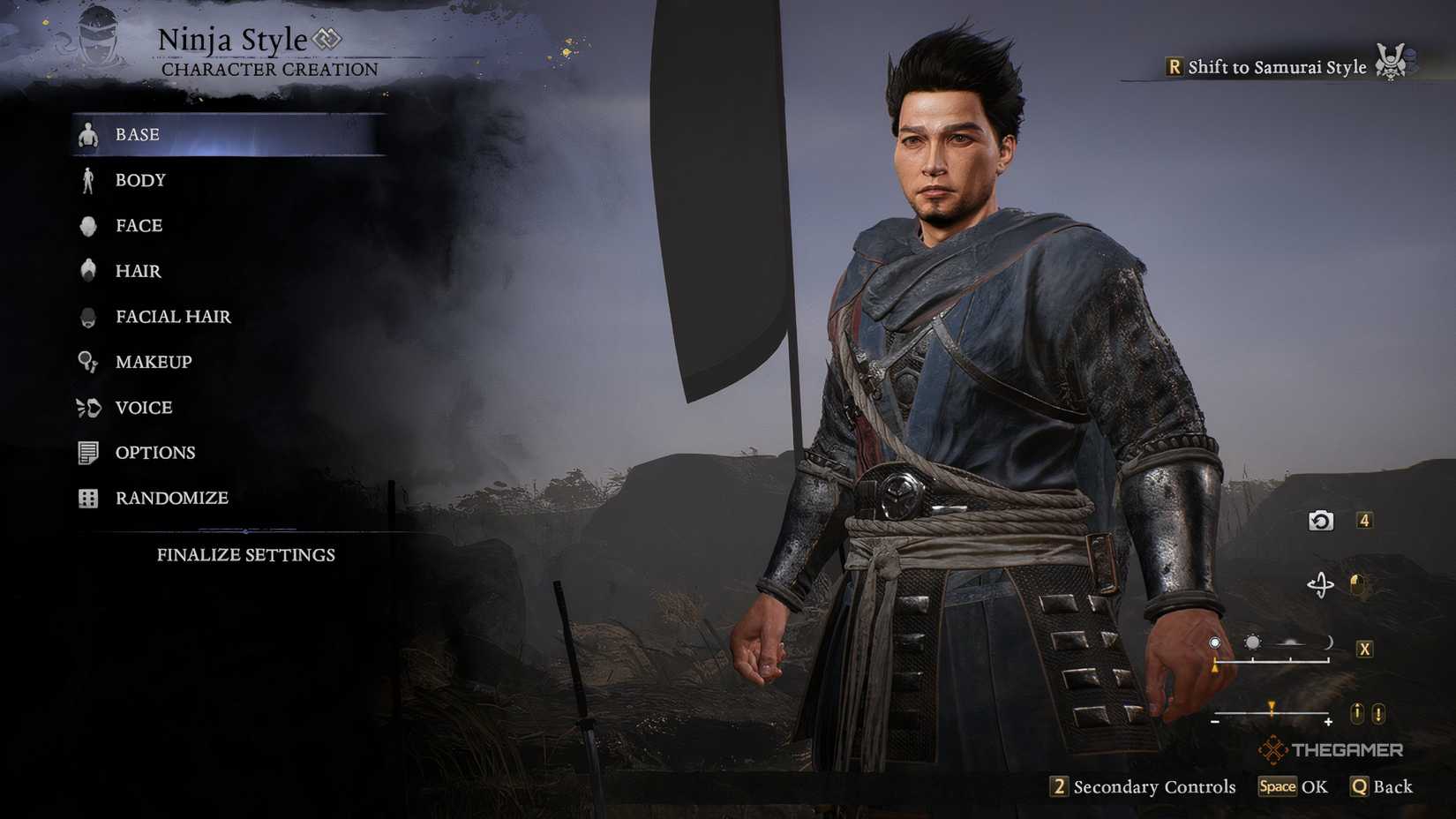Open the Body section
The image size is (1456, 819).
tap(139, 180)
